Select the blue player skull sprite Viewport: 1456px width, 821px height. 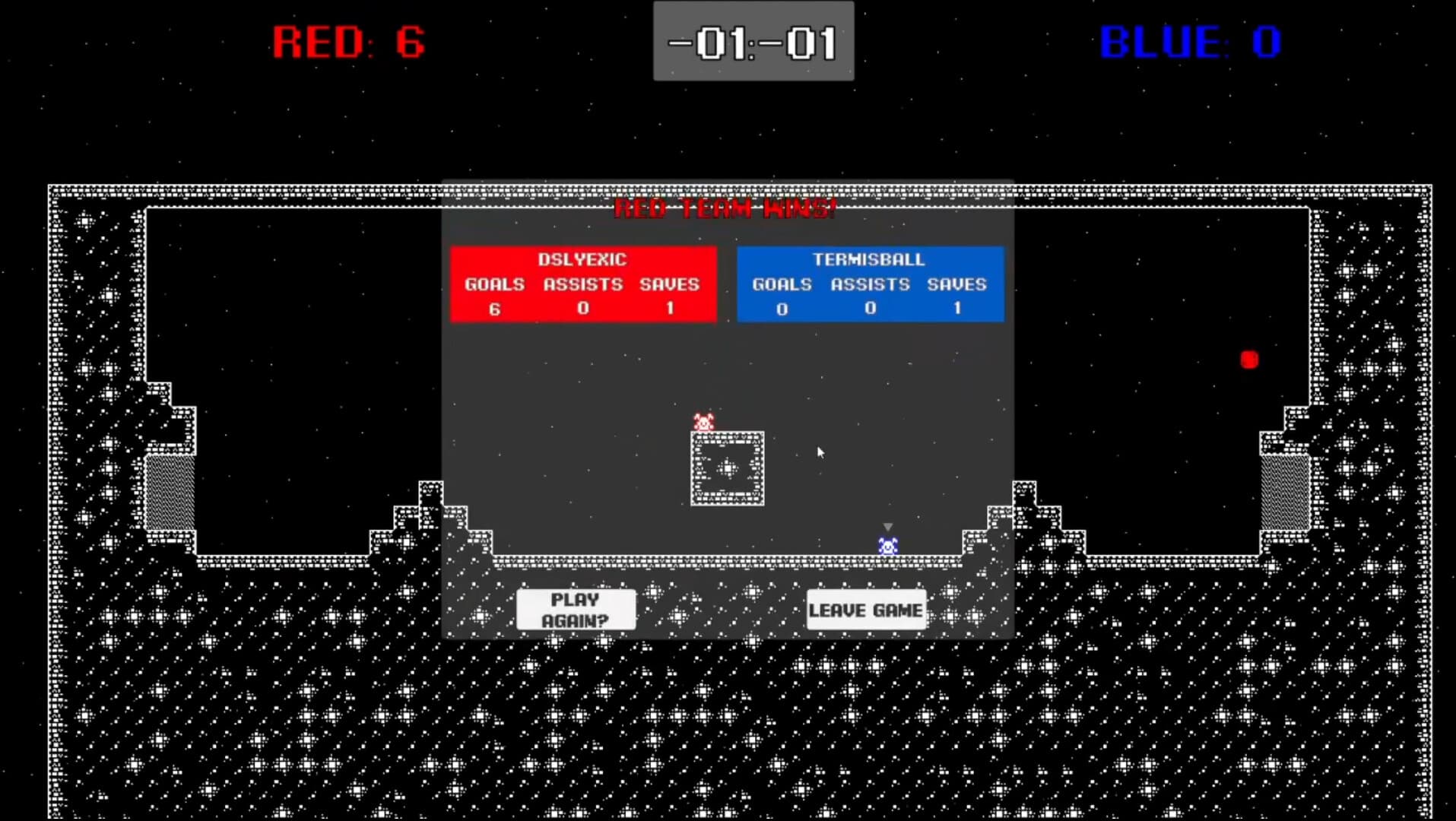887,543
